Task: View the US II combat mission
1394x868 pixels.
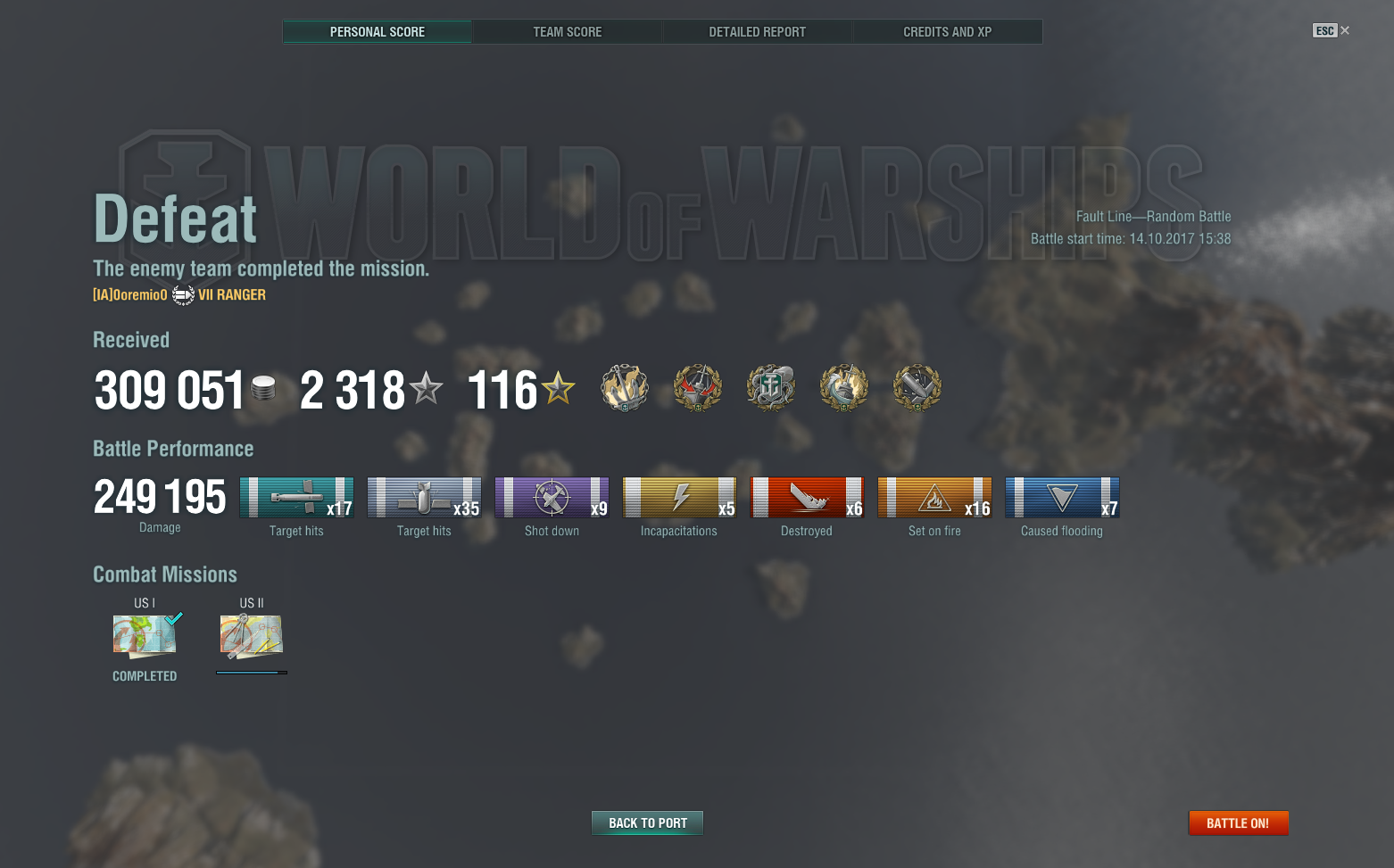Action: (252, 636)
